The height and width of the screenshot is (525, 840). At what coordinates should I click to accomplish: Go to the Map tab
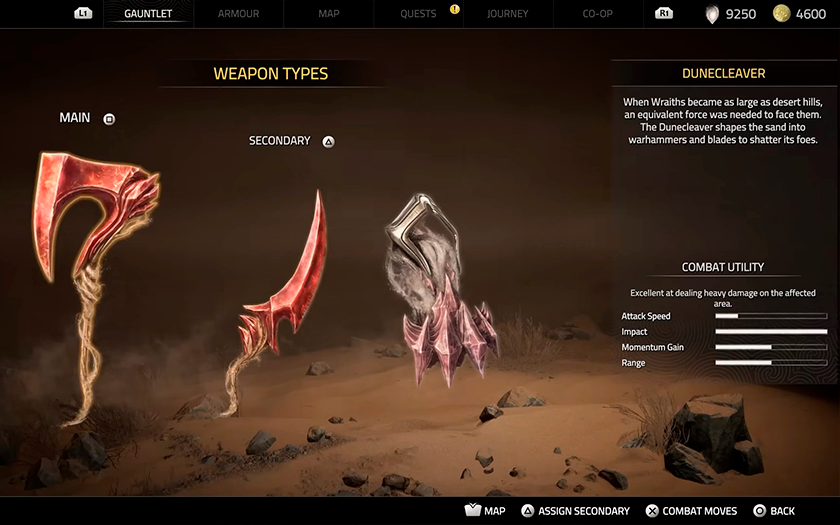[x=328, y=14]
